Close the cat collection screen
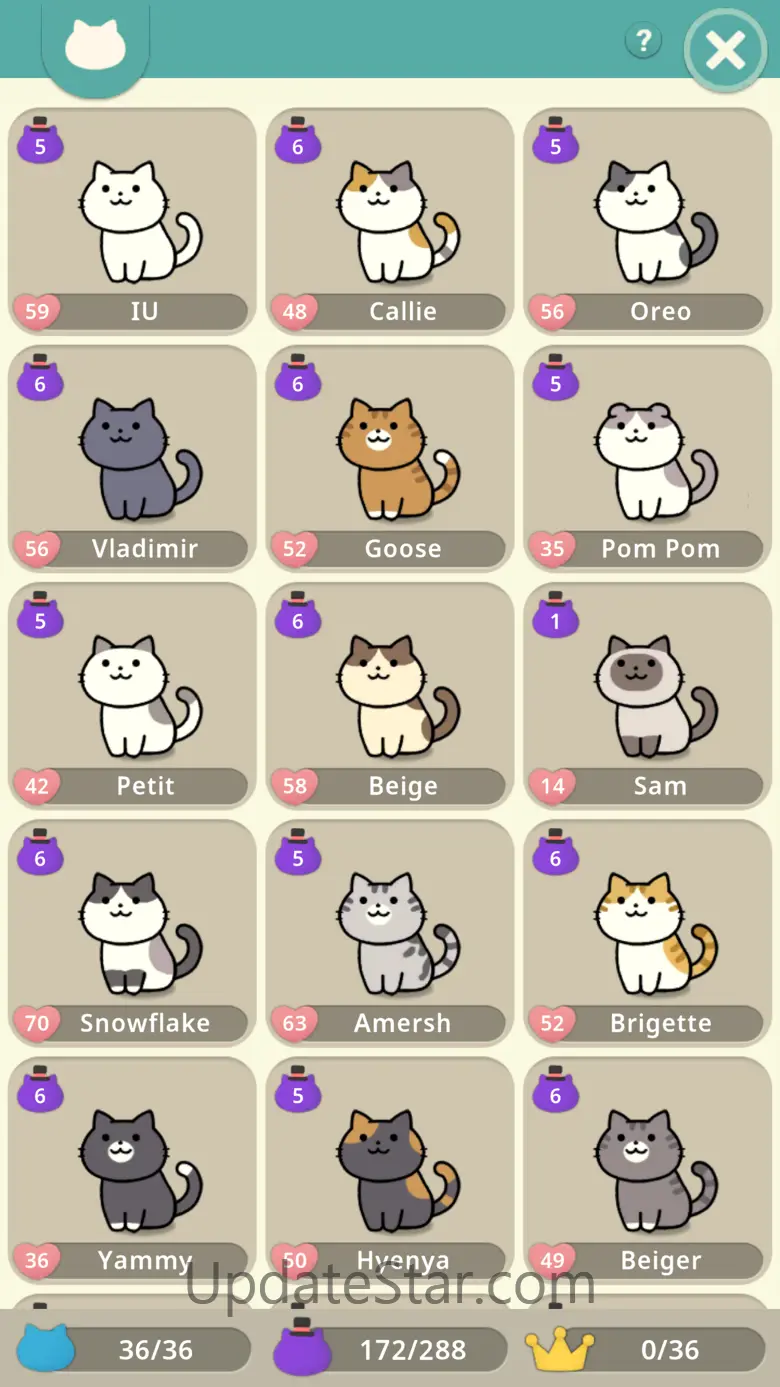 click(x=725, y=50)
